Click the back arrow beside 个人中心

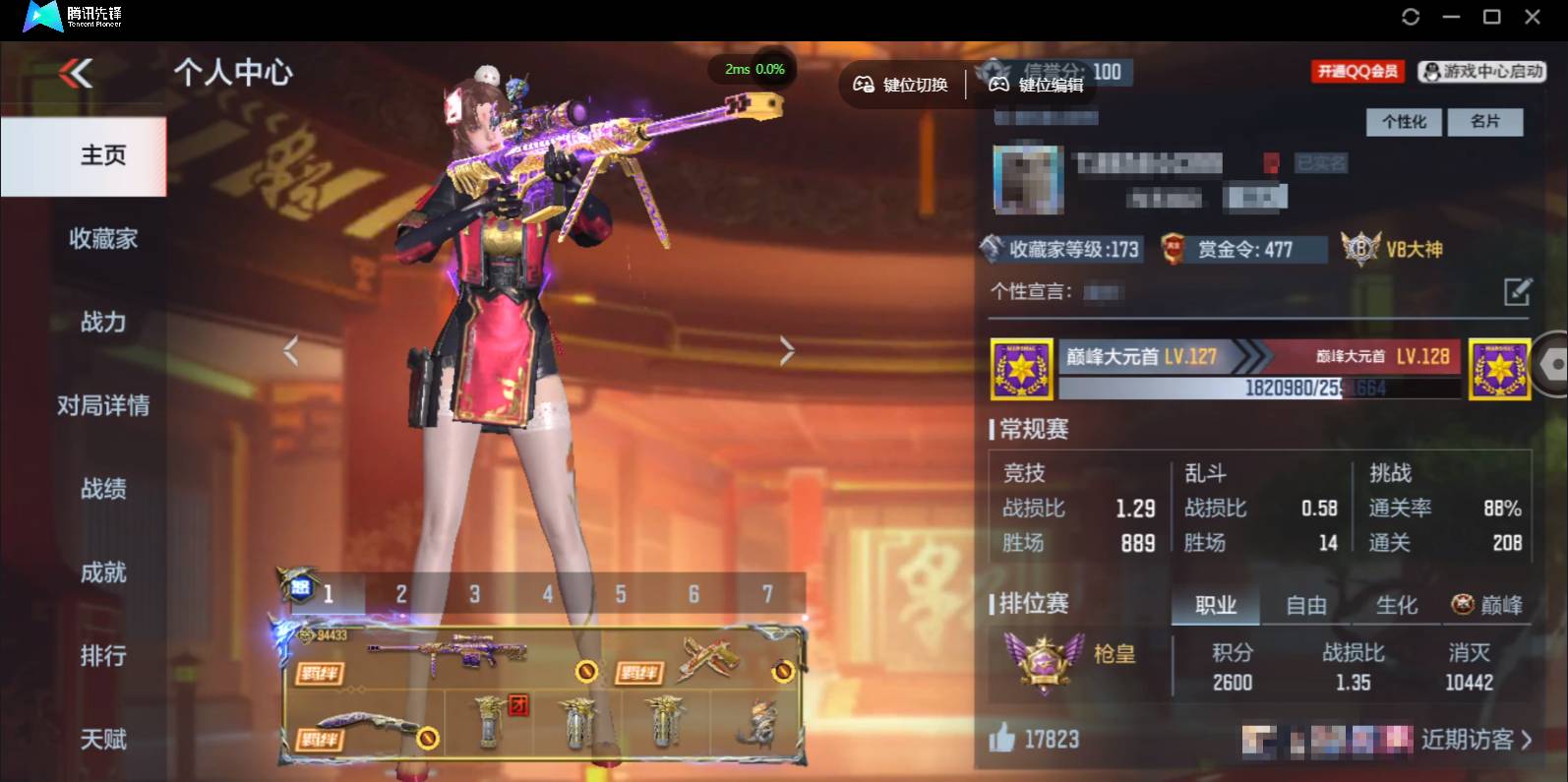coord(74,73)
